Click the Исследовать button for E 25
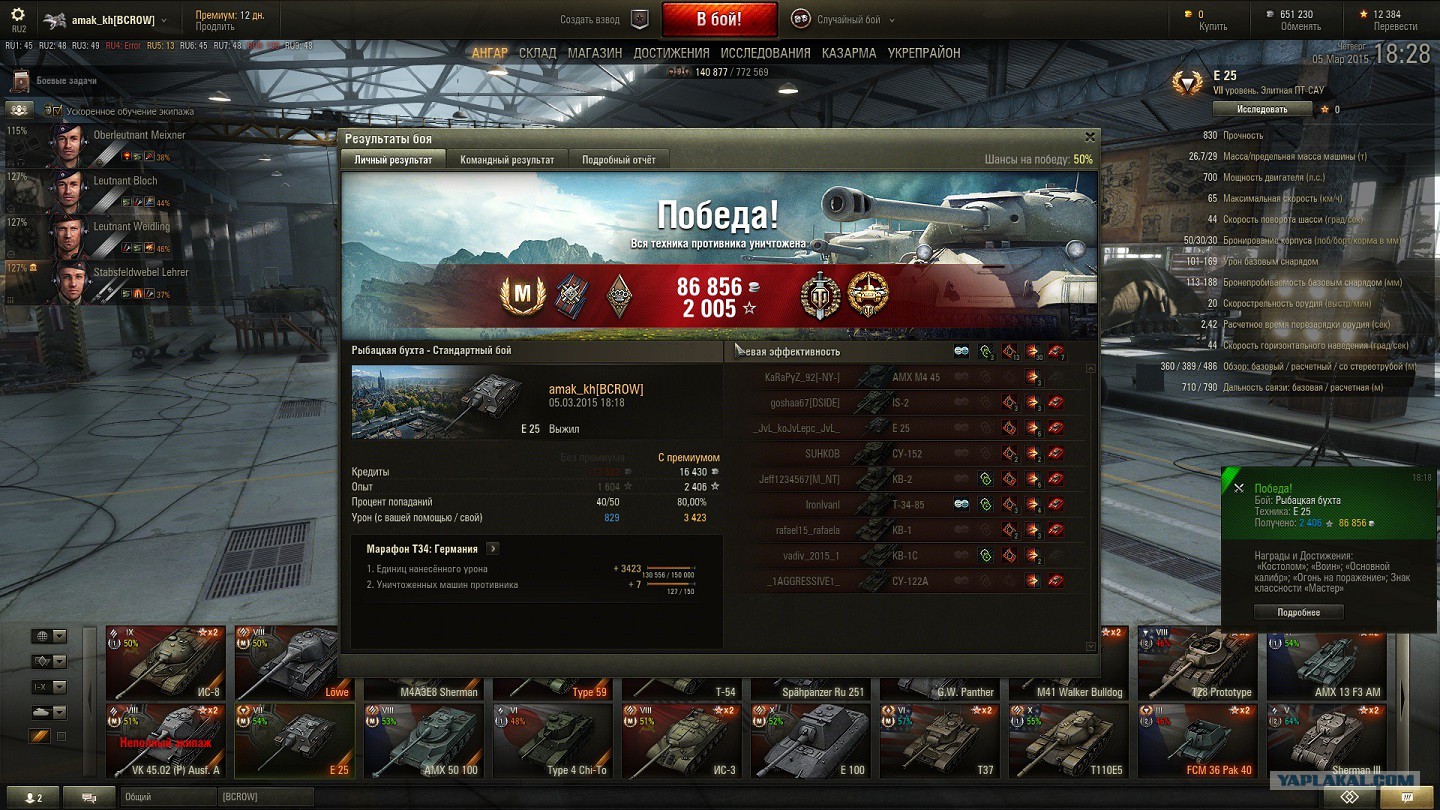The image size is (1440, 810). point(1262,109)
